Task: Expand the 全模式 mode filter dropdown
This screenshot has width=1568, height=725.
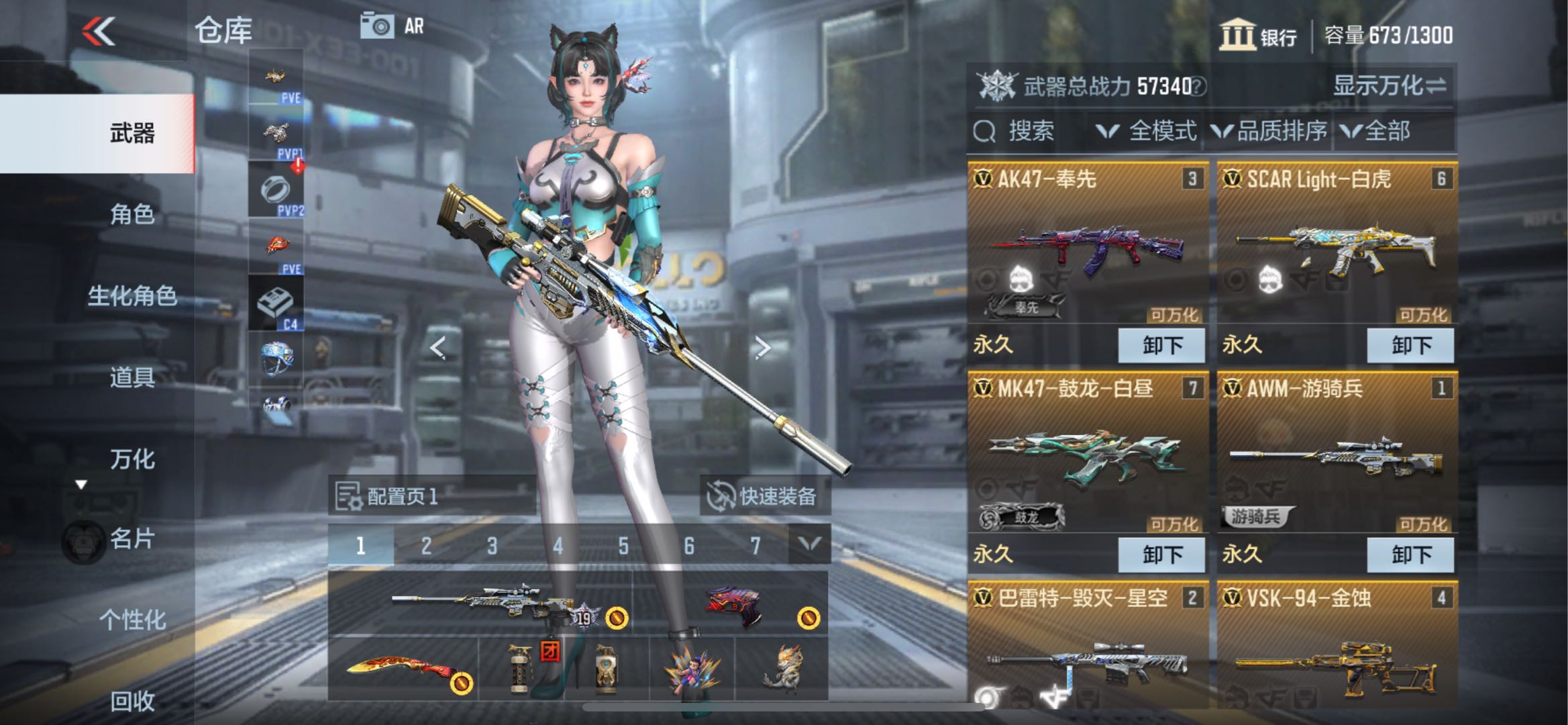Action: (1147, 131)
